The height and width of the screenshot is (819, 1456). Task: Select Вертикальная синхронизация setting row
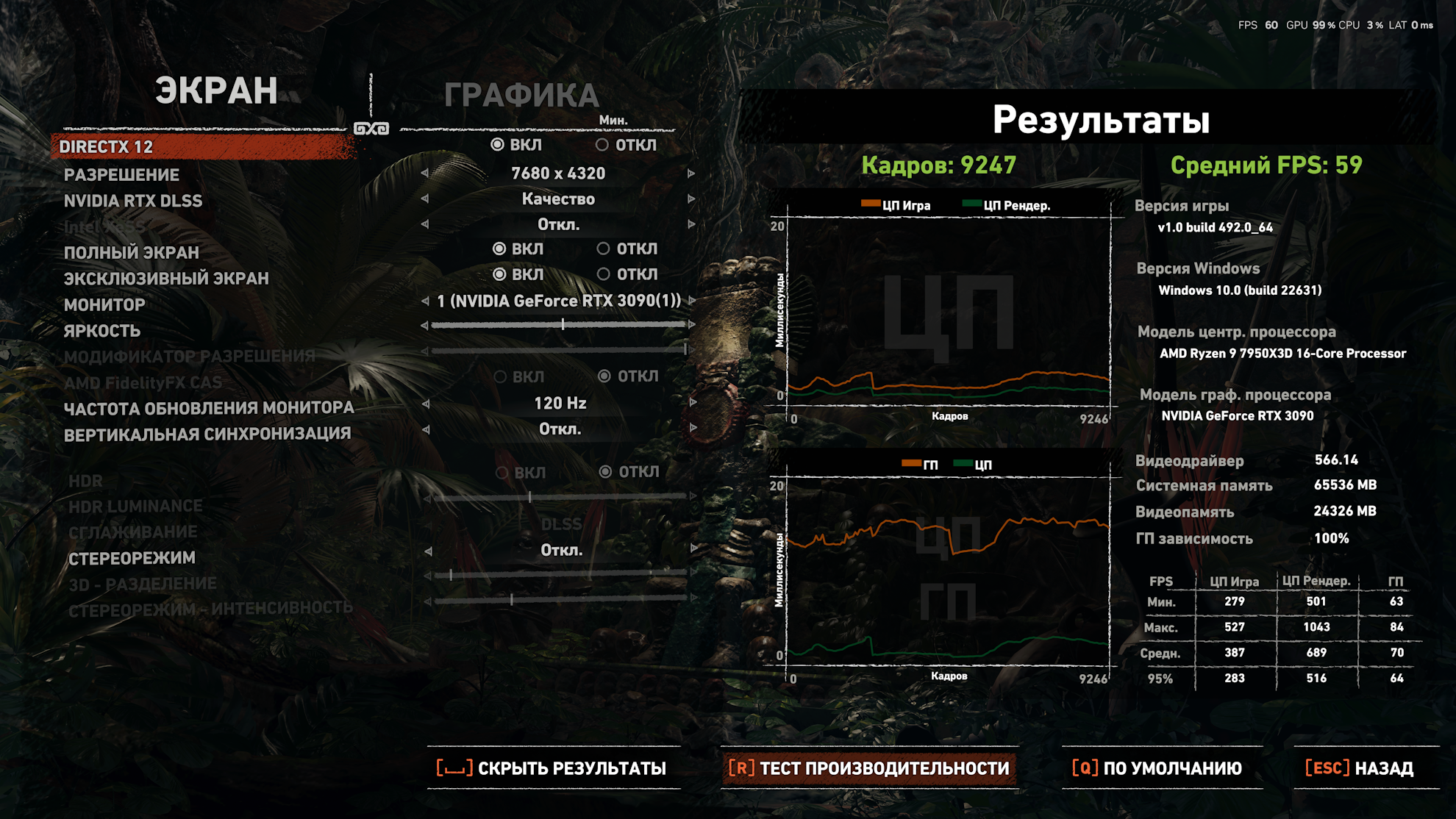coord(207,434)
